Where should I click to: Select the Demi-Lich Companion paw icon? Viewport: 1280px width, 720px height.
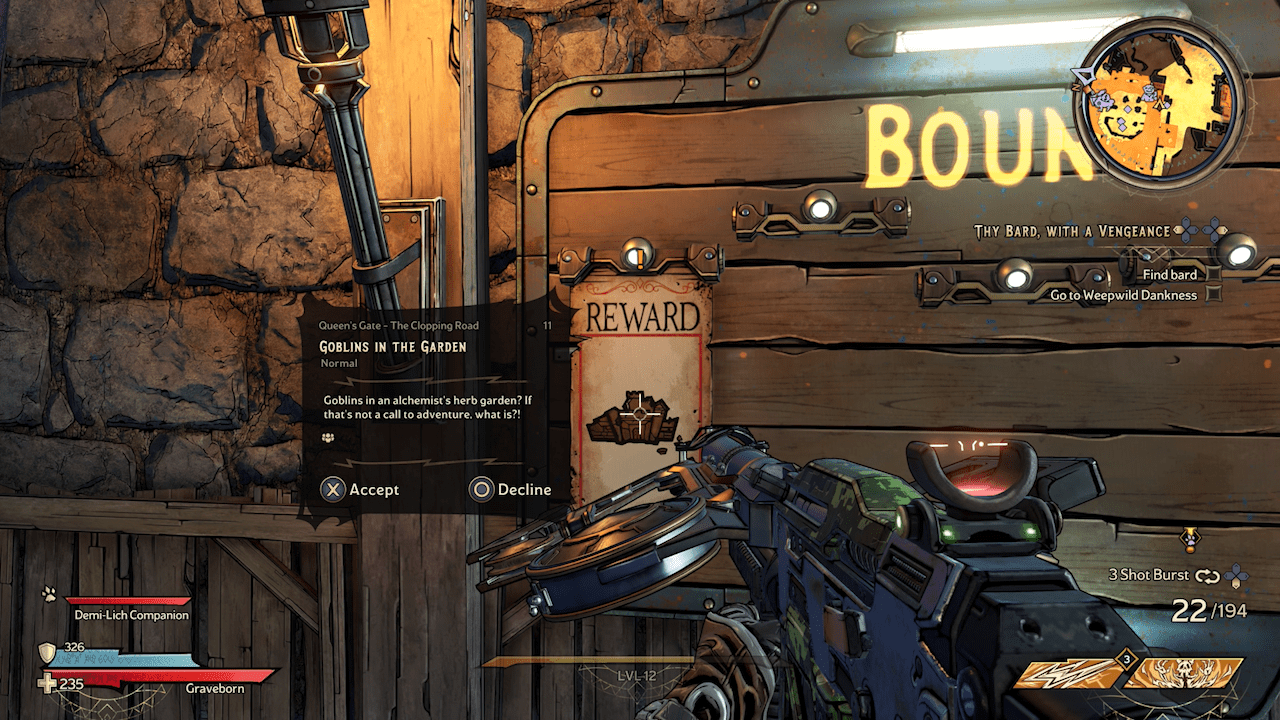(47, 594)
